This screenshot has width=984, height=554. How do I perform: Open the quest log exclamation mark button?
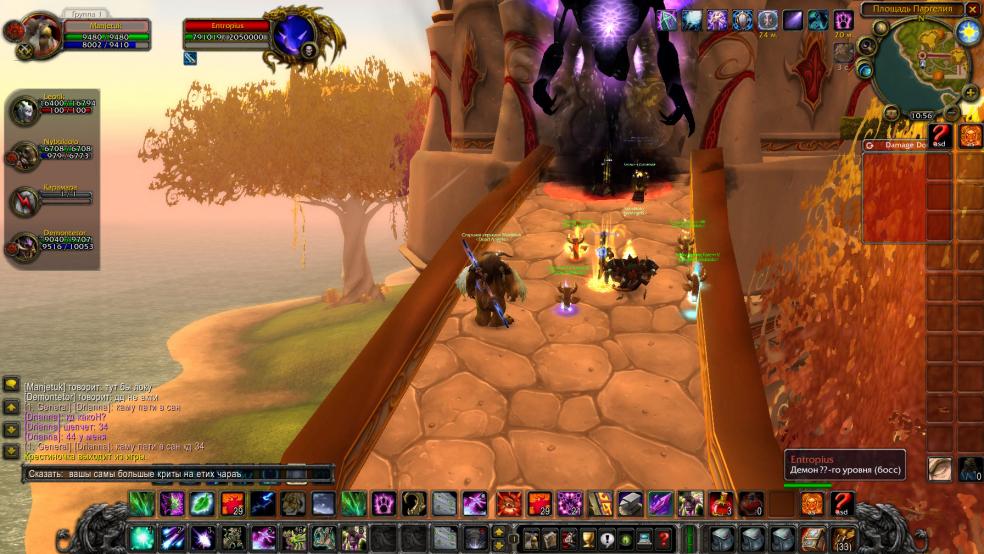point(607,538)
